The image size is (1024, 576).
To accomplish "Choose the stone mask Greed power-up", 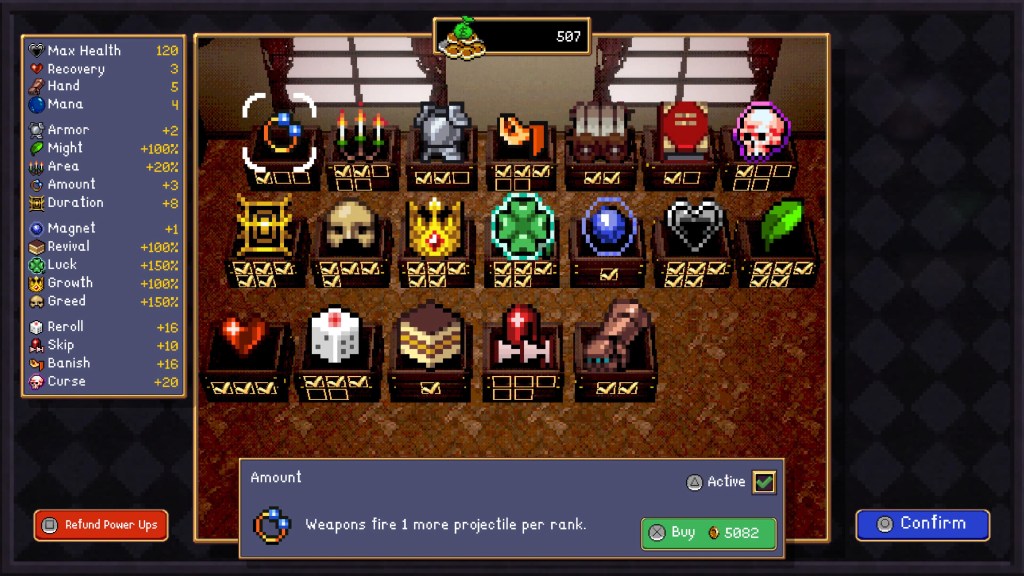I will pos(350,227).
